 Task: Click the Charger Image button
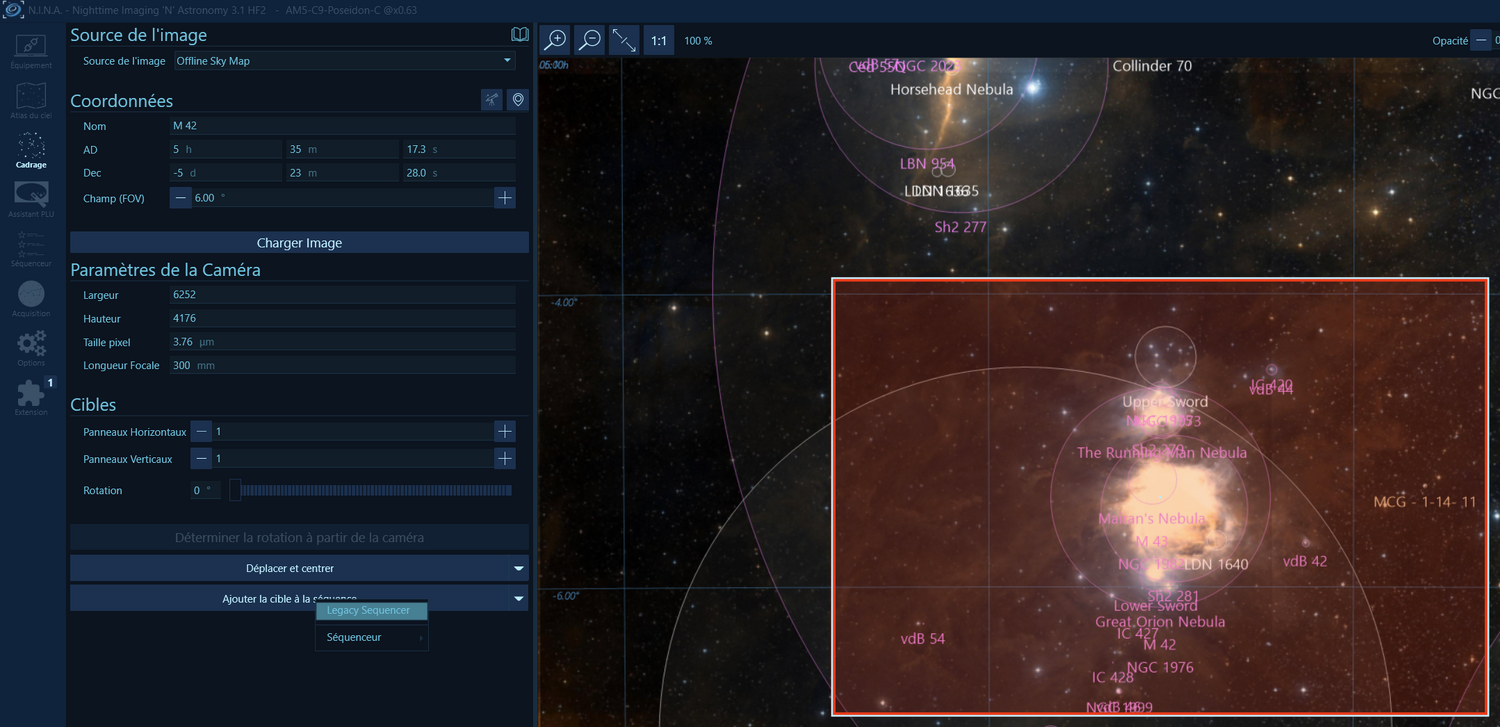299,243
